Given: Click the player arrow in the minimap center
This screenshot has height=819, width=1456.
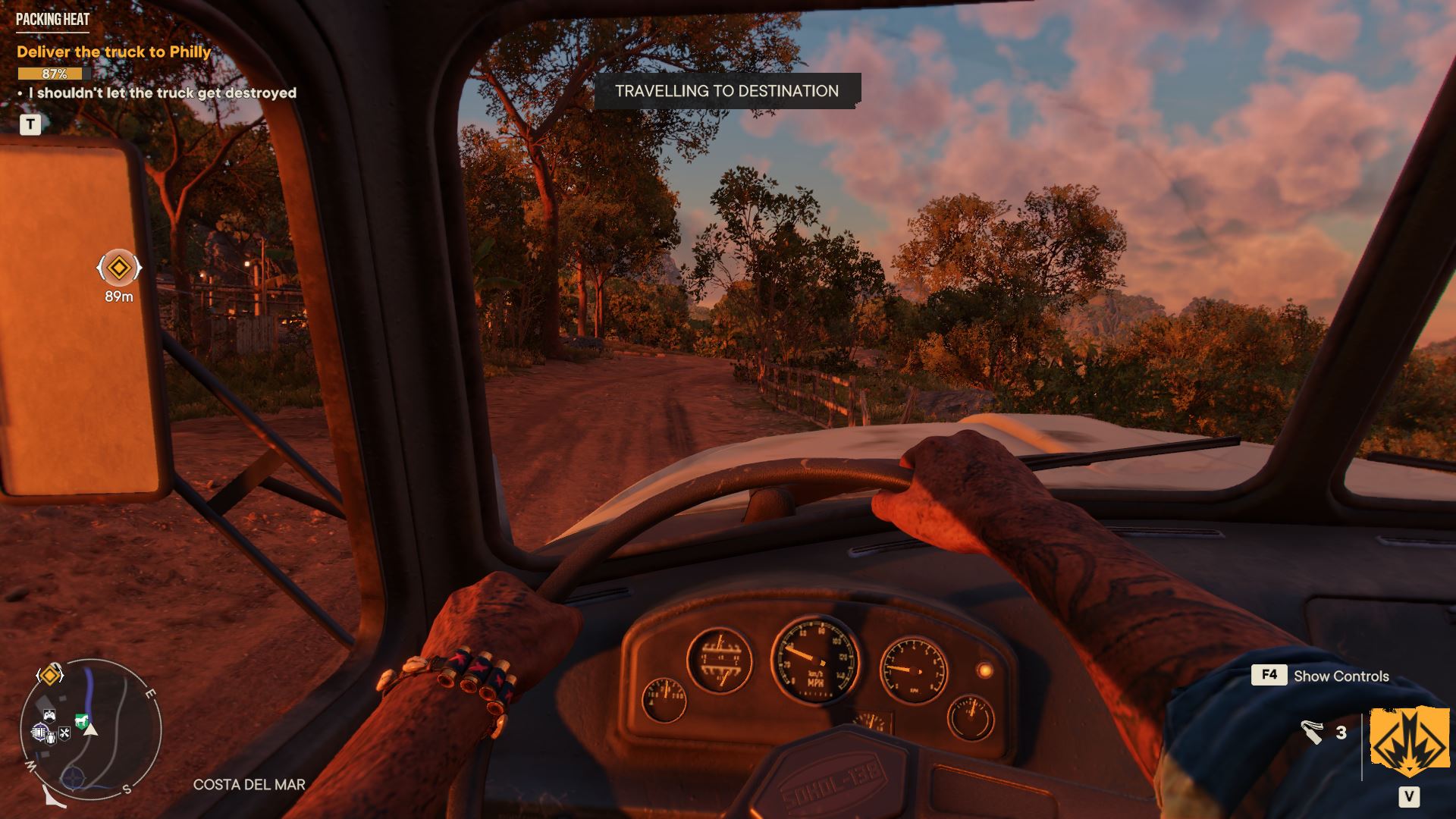Looking at the screenshot, I should coord(91,730).
